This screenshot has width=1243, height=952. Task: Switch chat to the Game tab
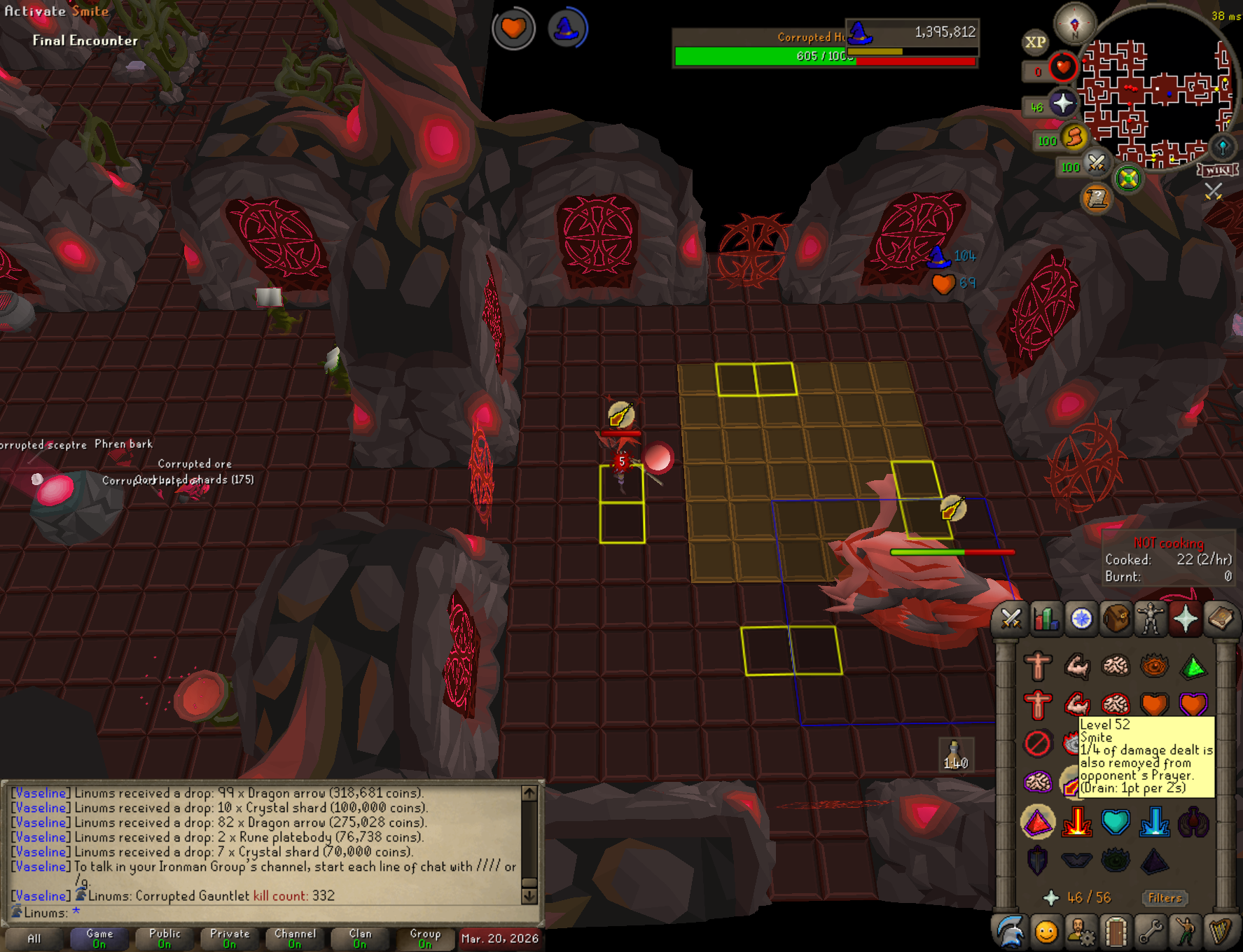click(99, 938)
